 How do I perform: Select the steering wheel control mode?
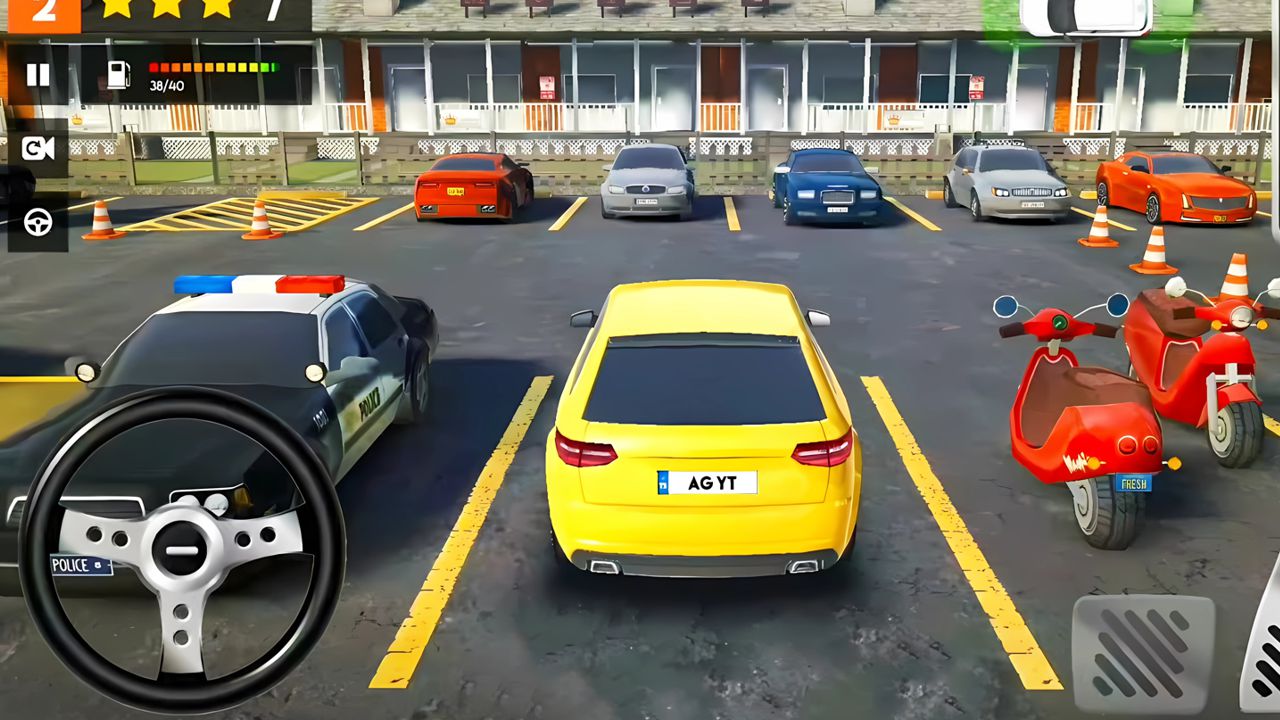[x=39, y=222]
